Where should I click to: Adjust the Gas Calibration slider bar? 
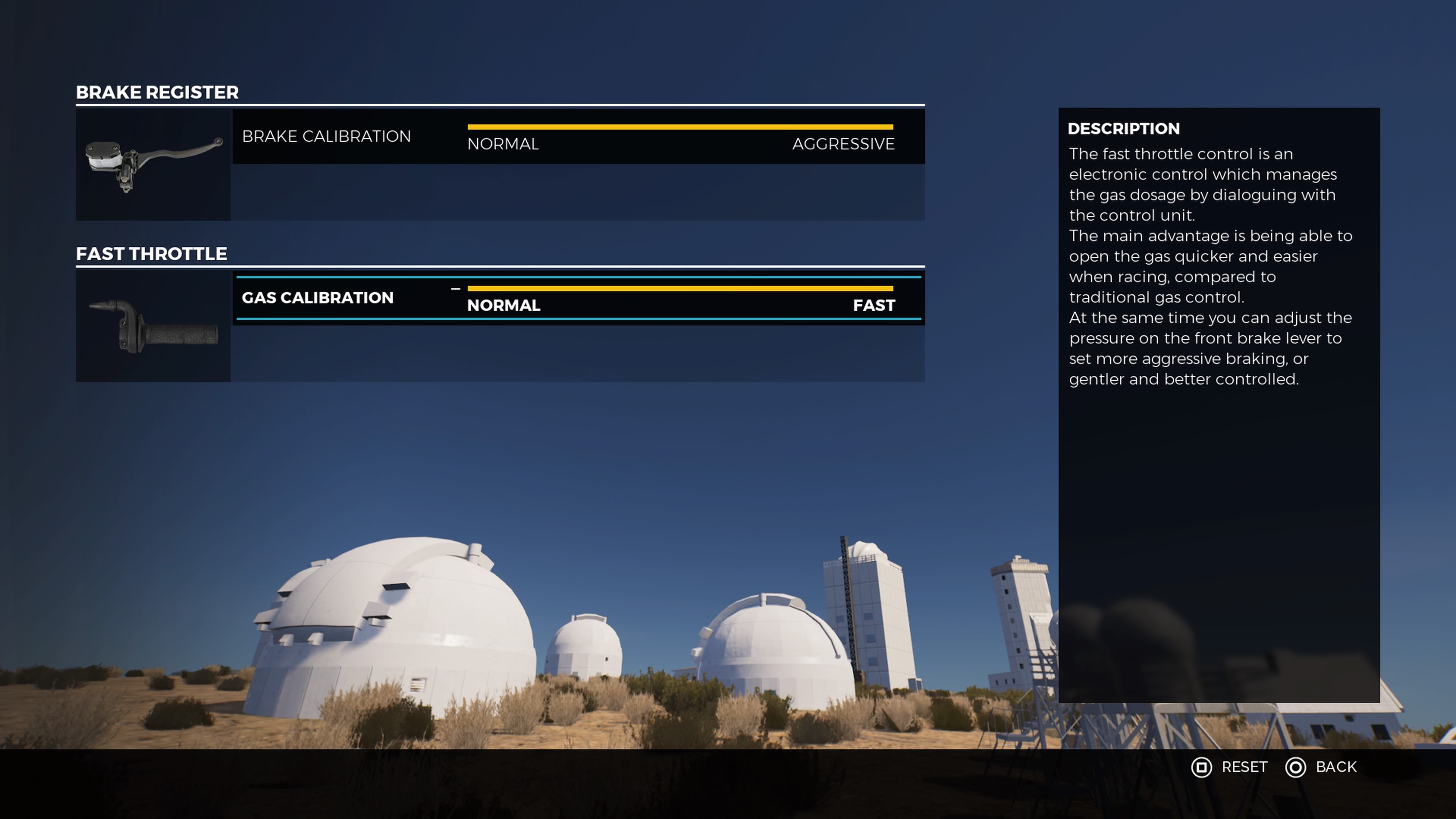(680, 289)
